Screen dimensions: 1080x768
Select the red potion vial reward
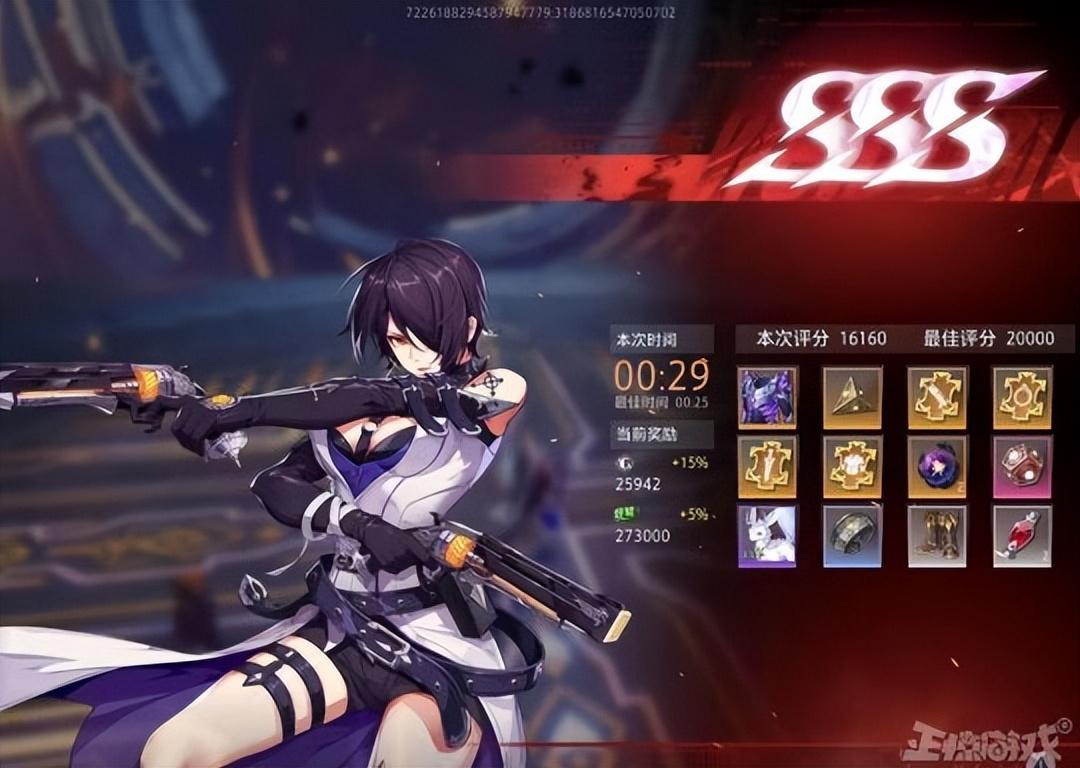point(1022,535)
